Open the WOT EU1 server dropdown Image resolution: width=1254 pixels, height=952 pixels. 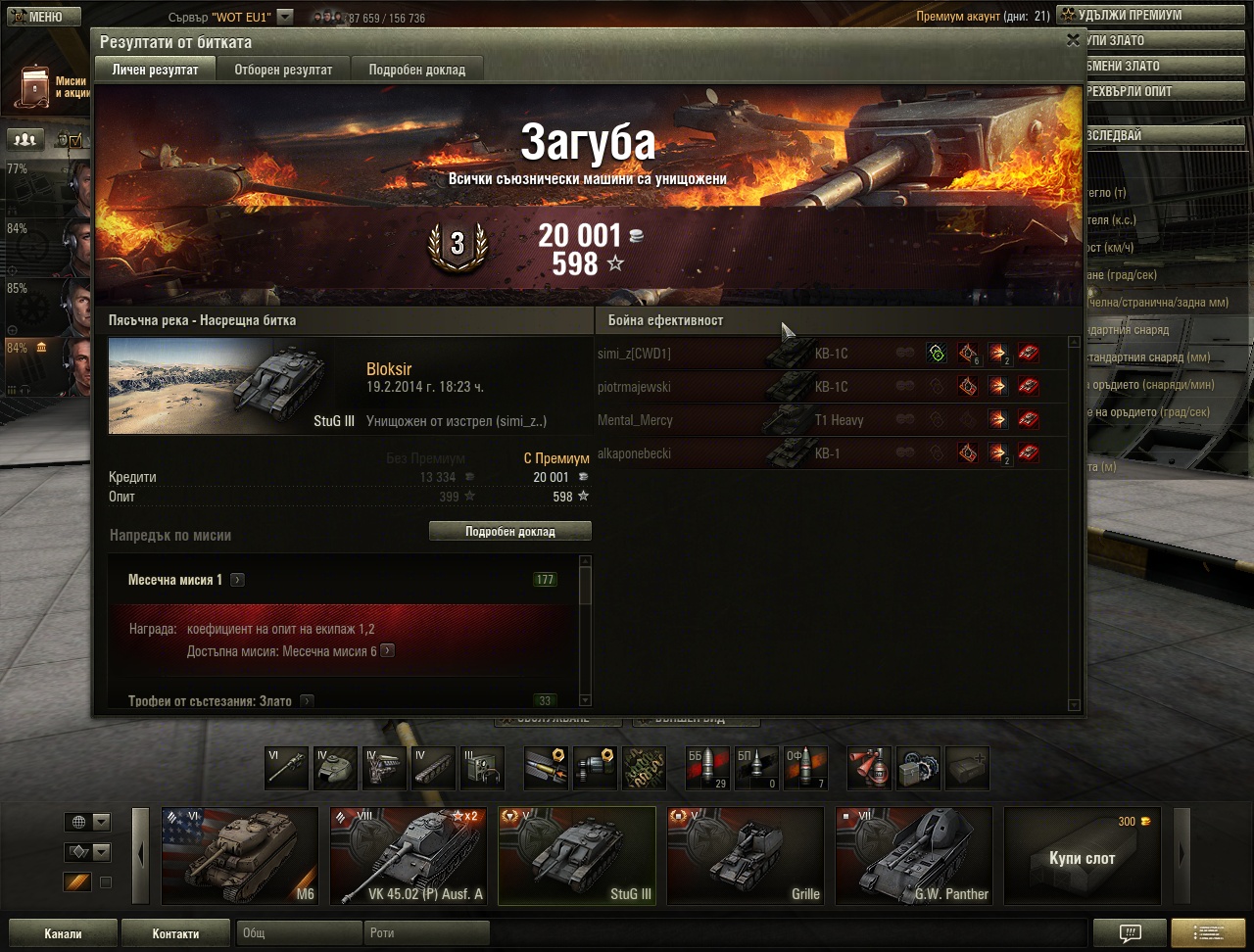(284, 17)
